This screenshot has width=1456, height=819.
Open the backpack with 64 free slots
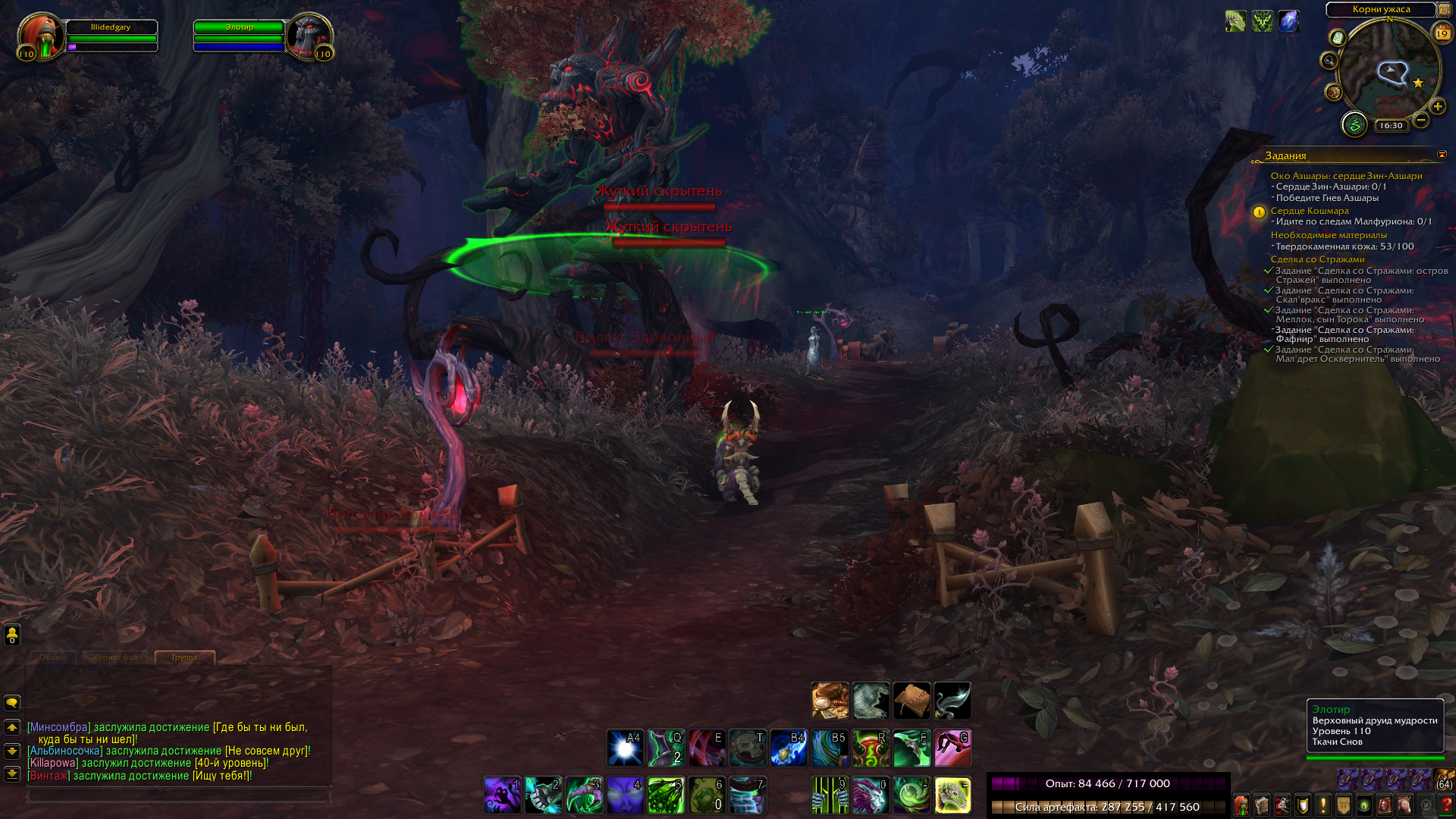point(1443,780)
